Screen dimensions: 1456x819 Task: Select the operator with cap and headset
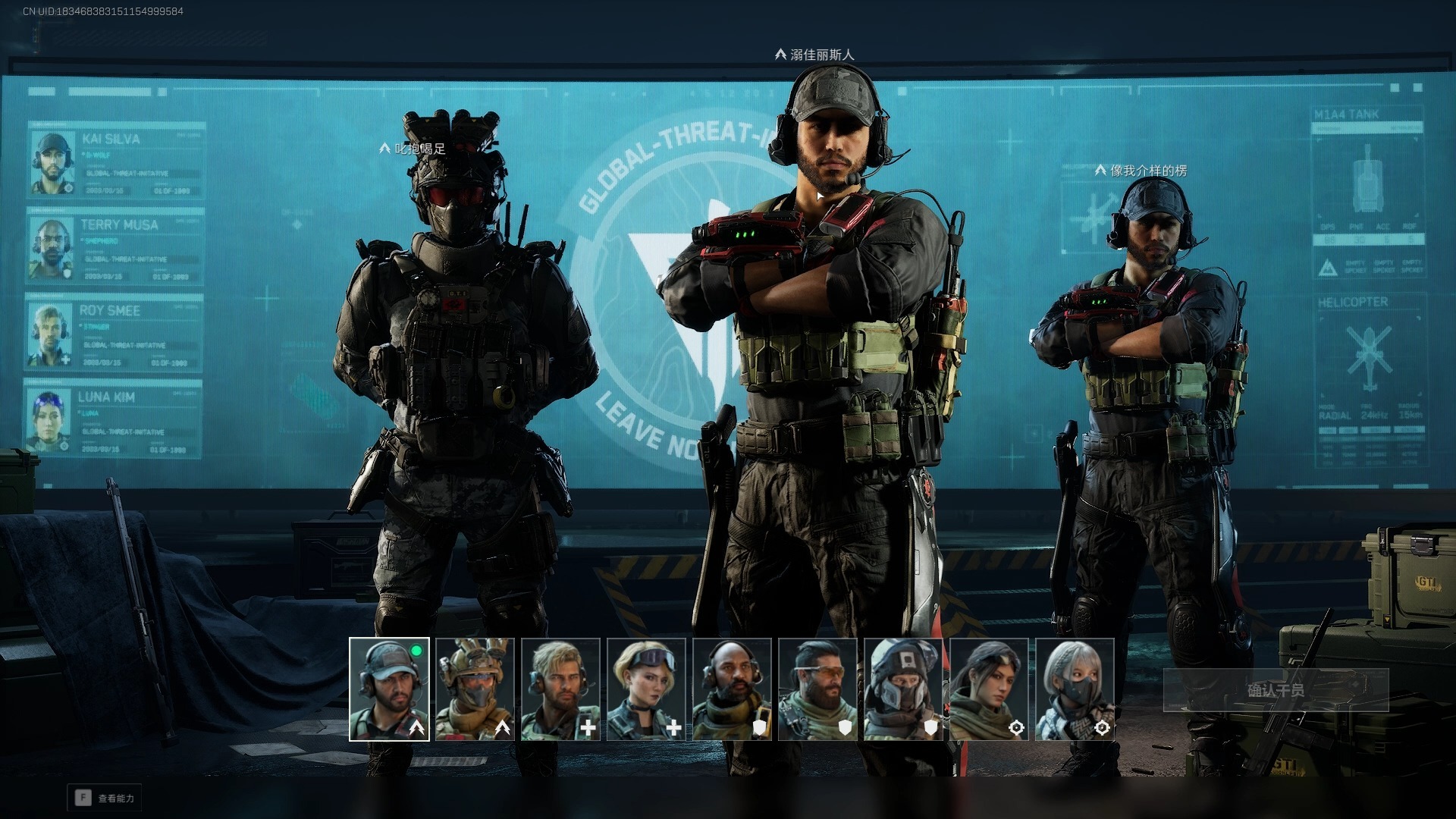point(389,689)
